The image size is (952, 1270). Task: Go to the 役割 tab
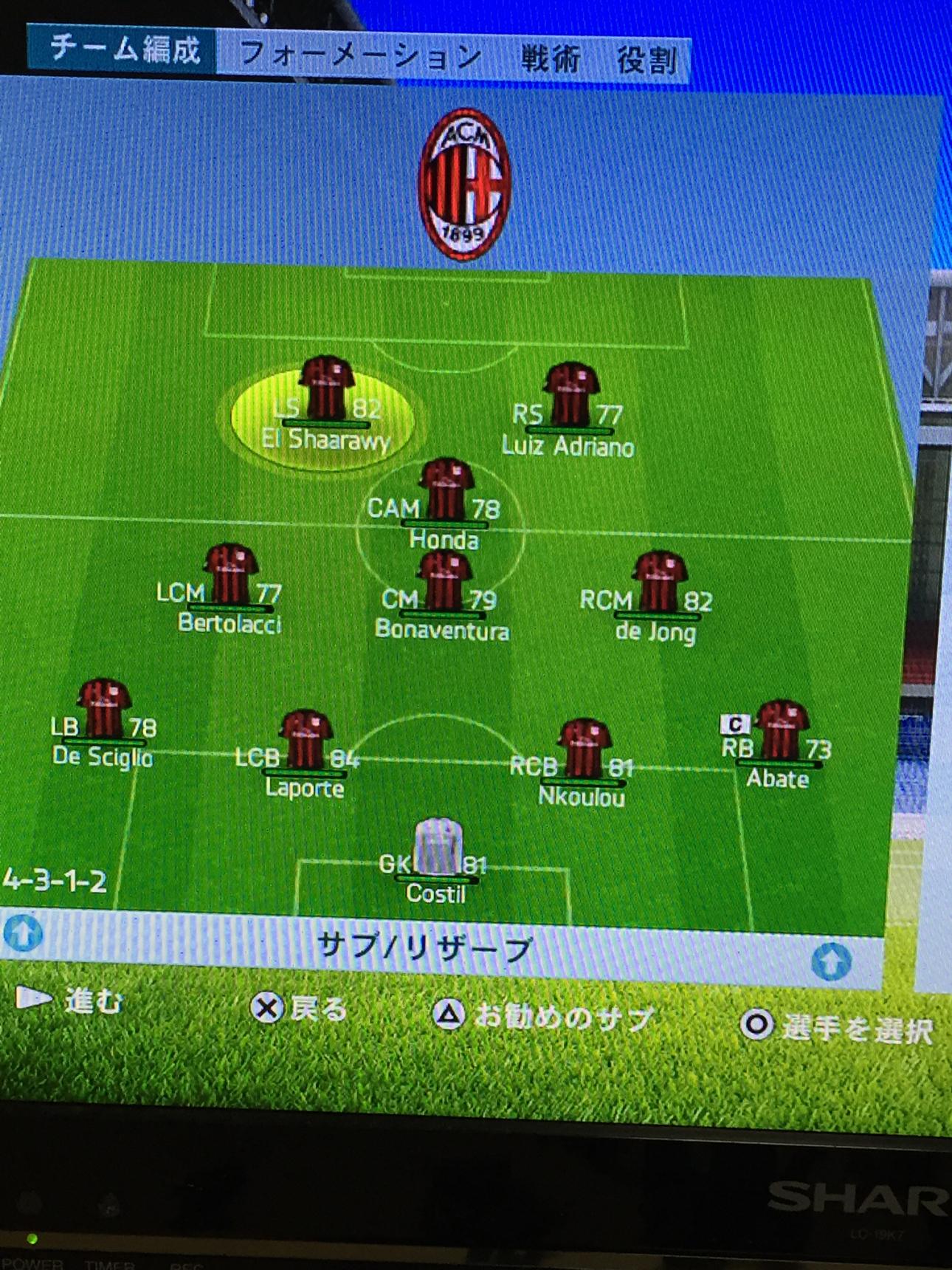click(x=646, y=60)
